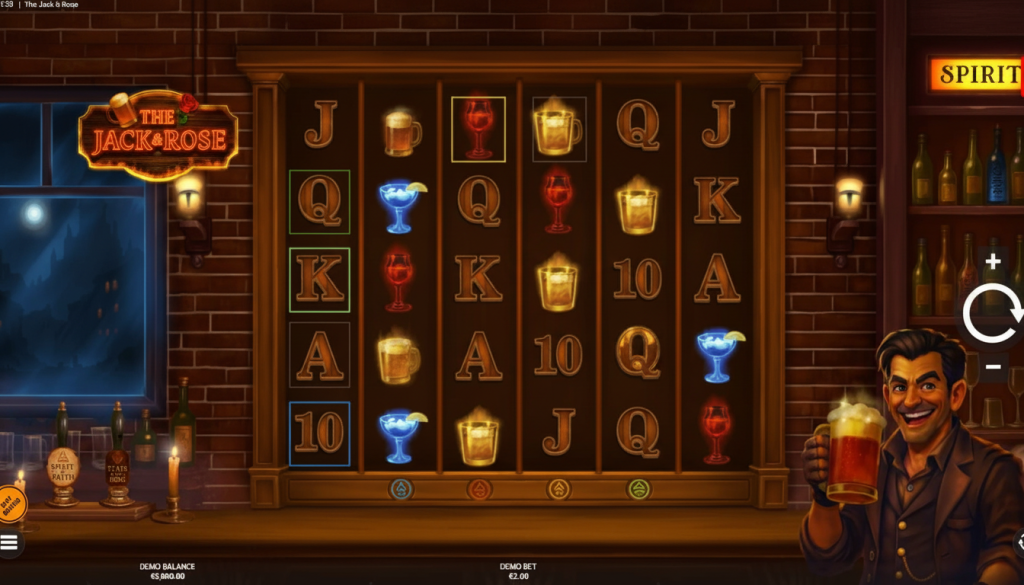Click the autoplay icon at the right edge
The image size is (1024, 585).
coord(1019,542)
